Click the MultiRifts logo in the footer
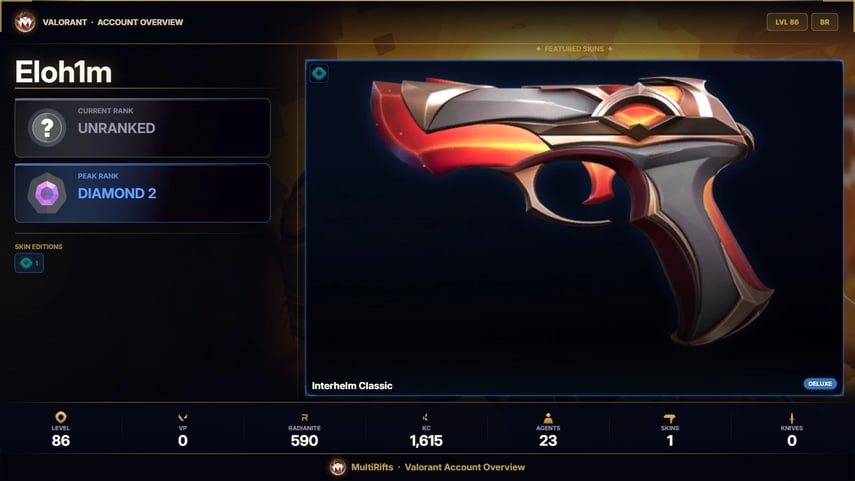This screenshot has width=855, height=481. coord(338,467)
